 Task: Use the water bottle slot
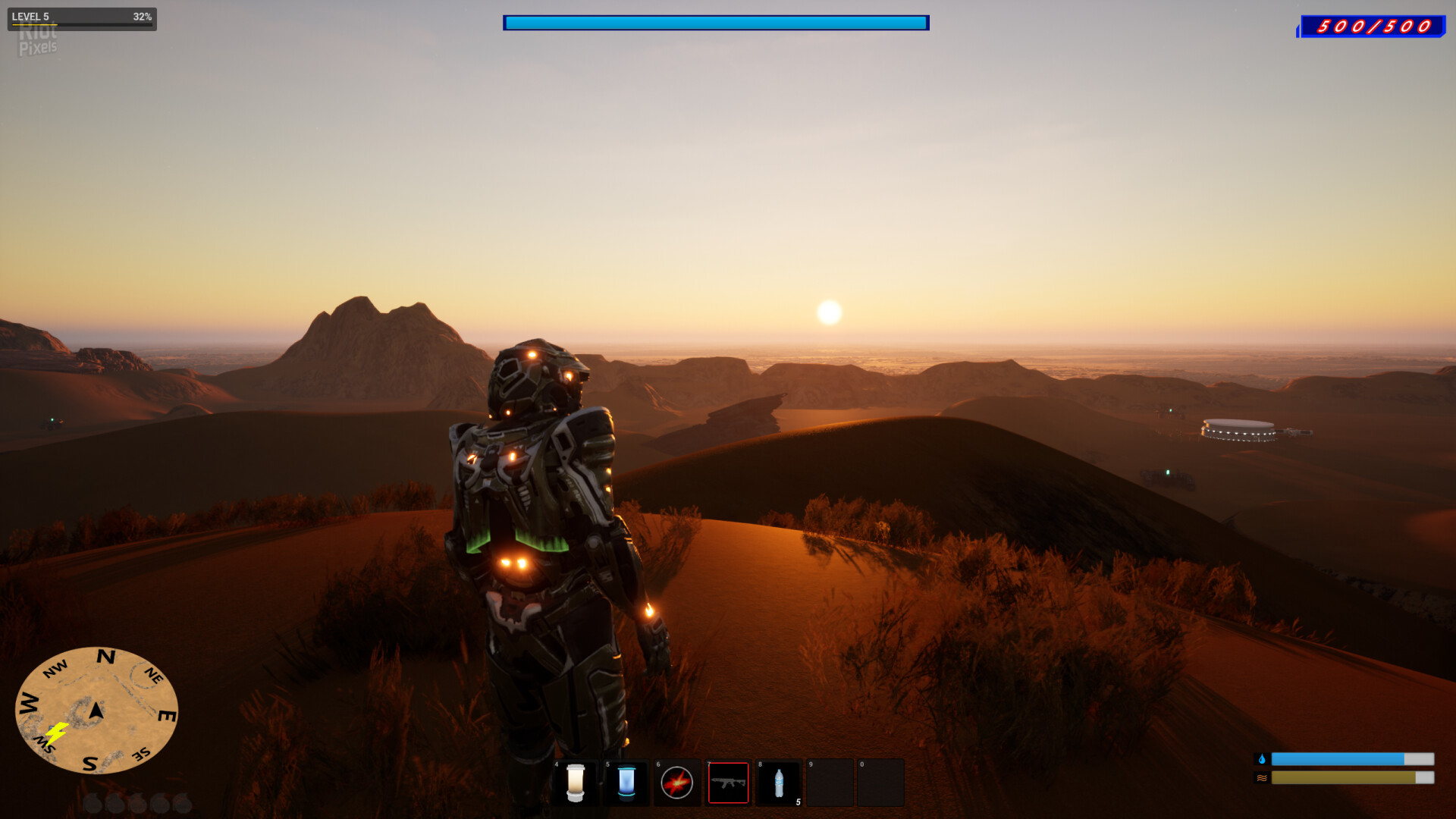779,783
